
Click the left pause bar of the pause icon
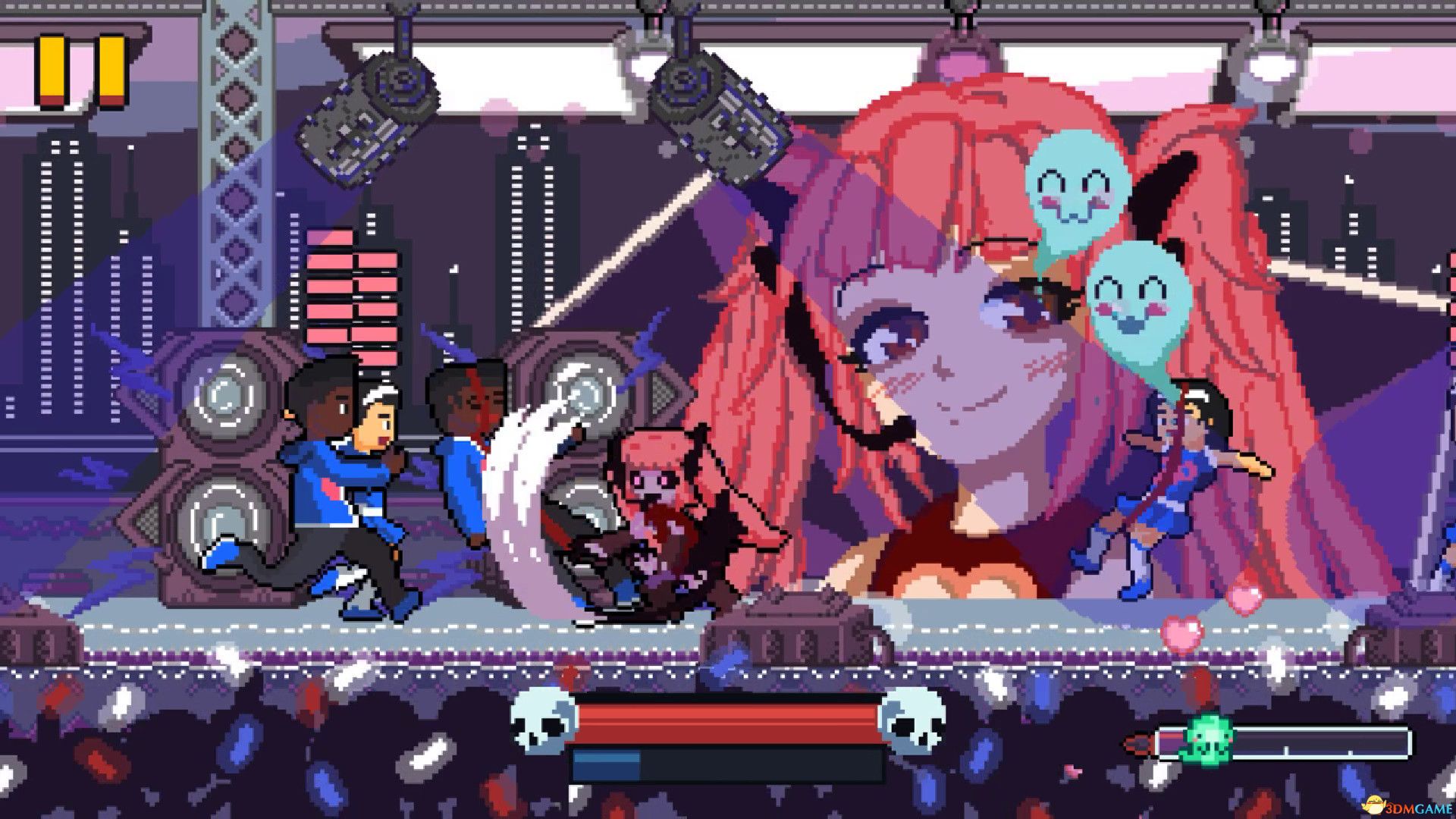click(52, 68)
